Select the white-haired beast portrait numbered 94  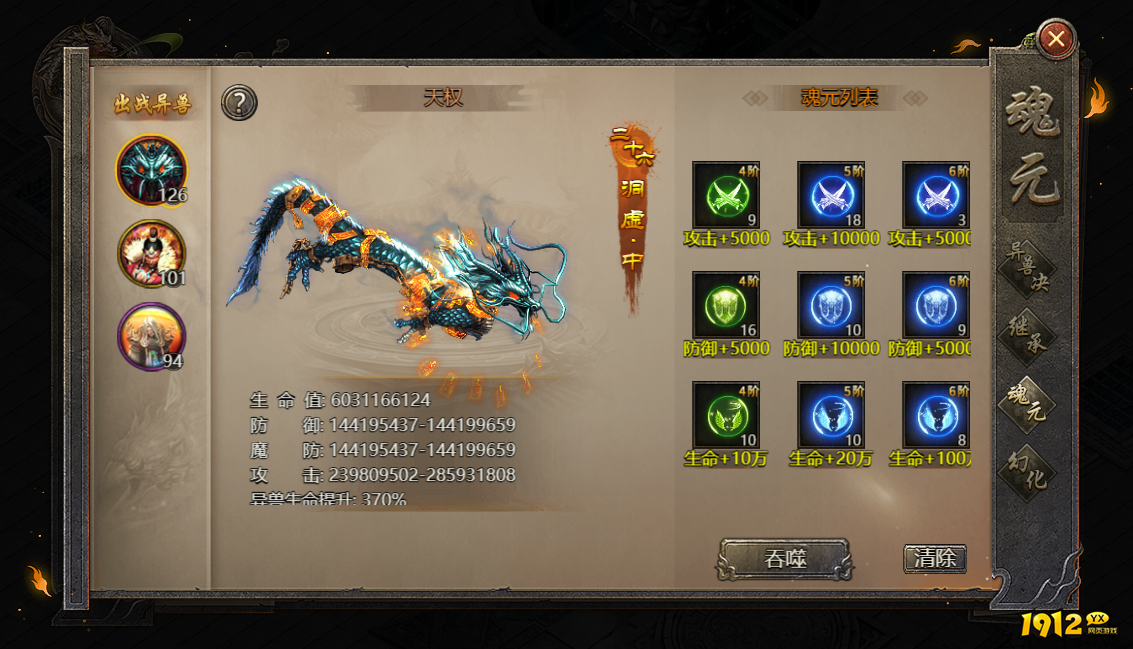[151, 337]
